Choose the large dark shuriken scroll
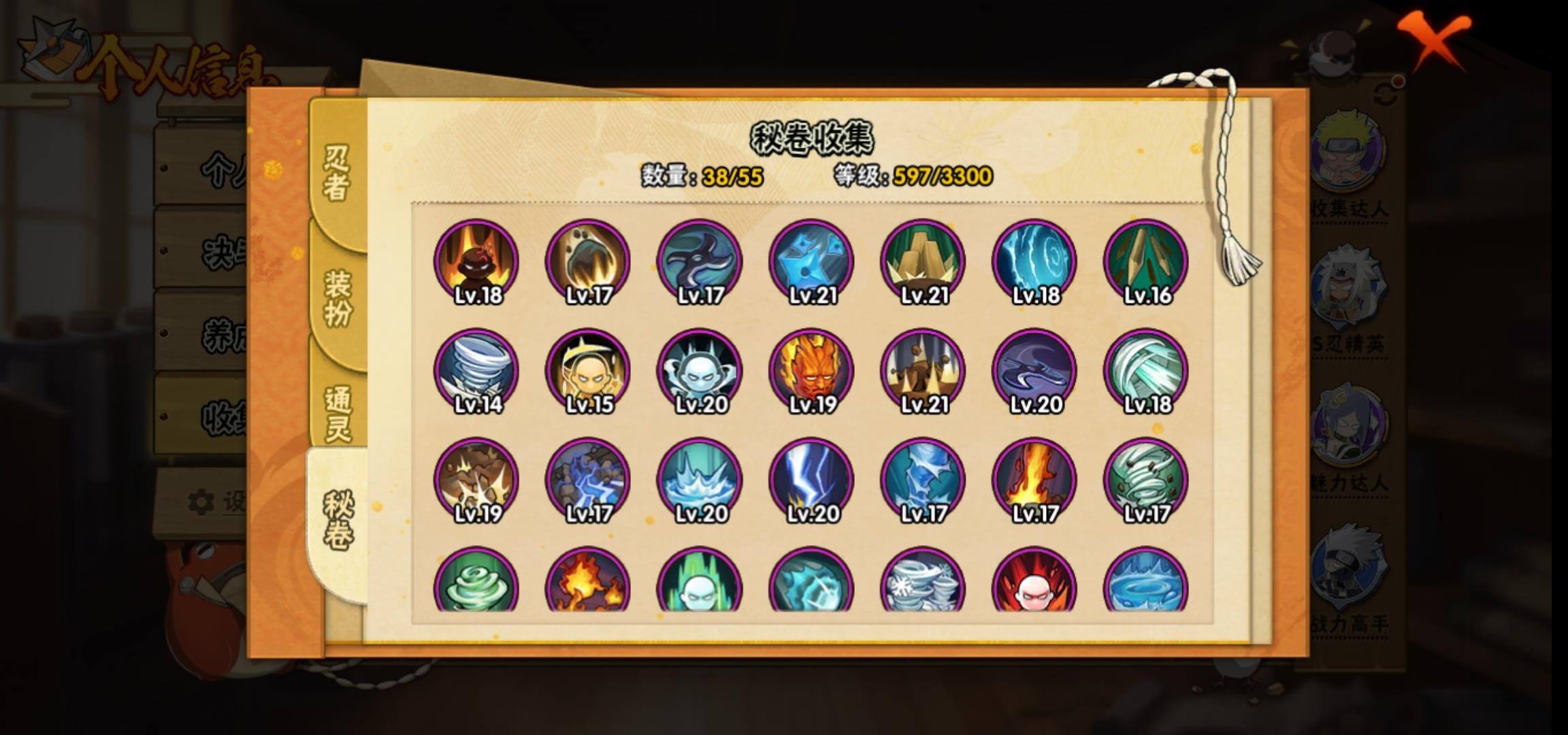 [700, 262]
